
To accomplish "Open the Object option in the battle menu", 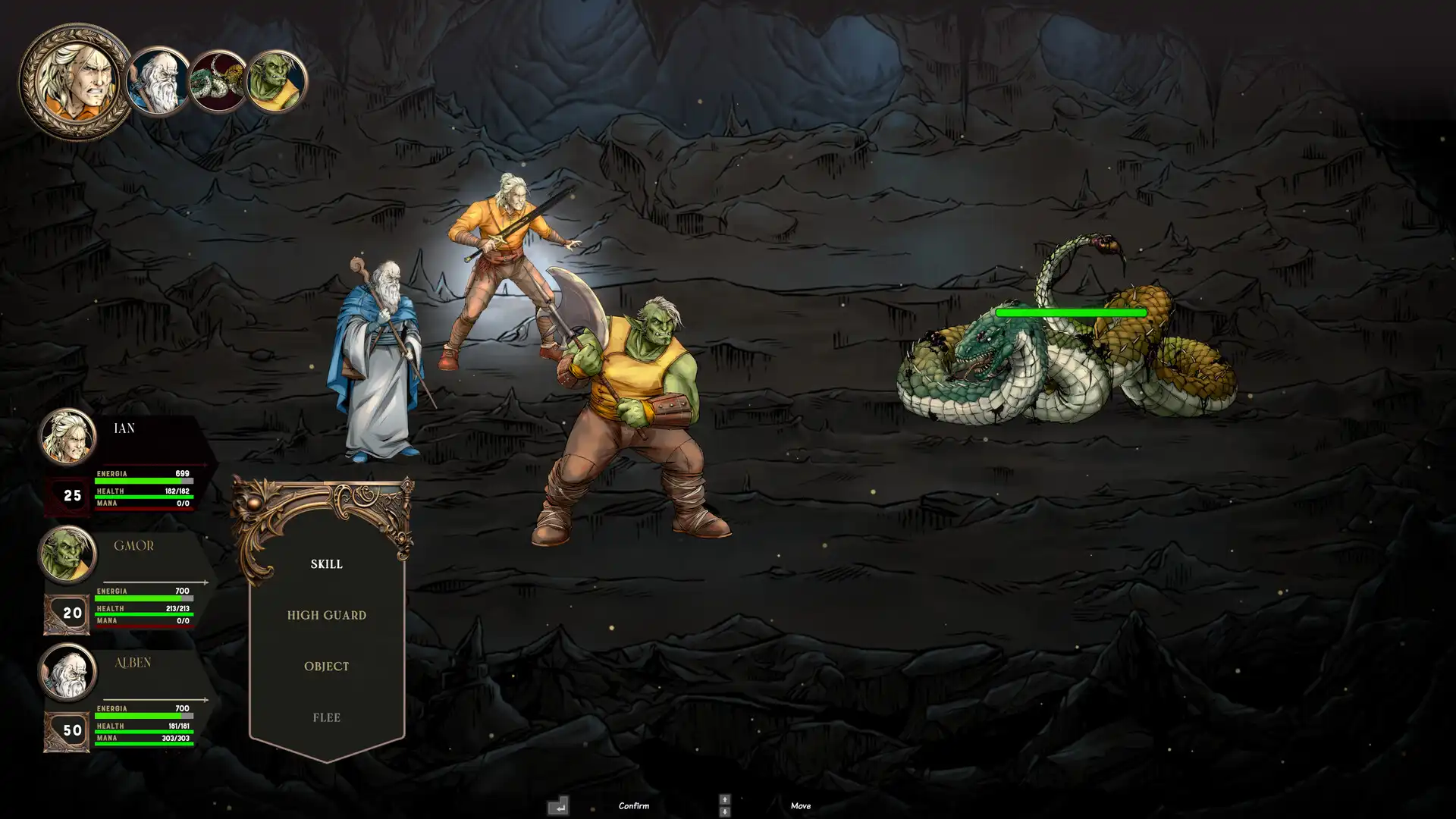I will click(326, 666).
